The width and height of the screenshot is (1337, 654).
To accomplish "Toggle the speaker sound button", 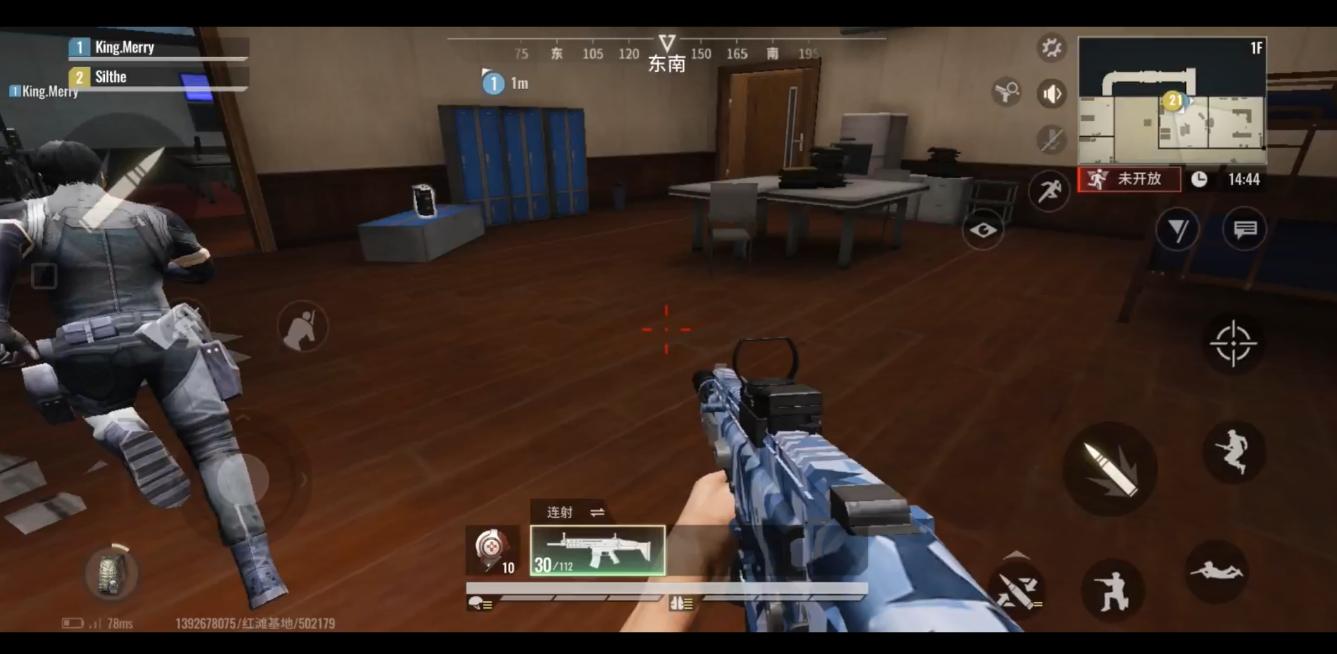I will point(1051,94).
